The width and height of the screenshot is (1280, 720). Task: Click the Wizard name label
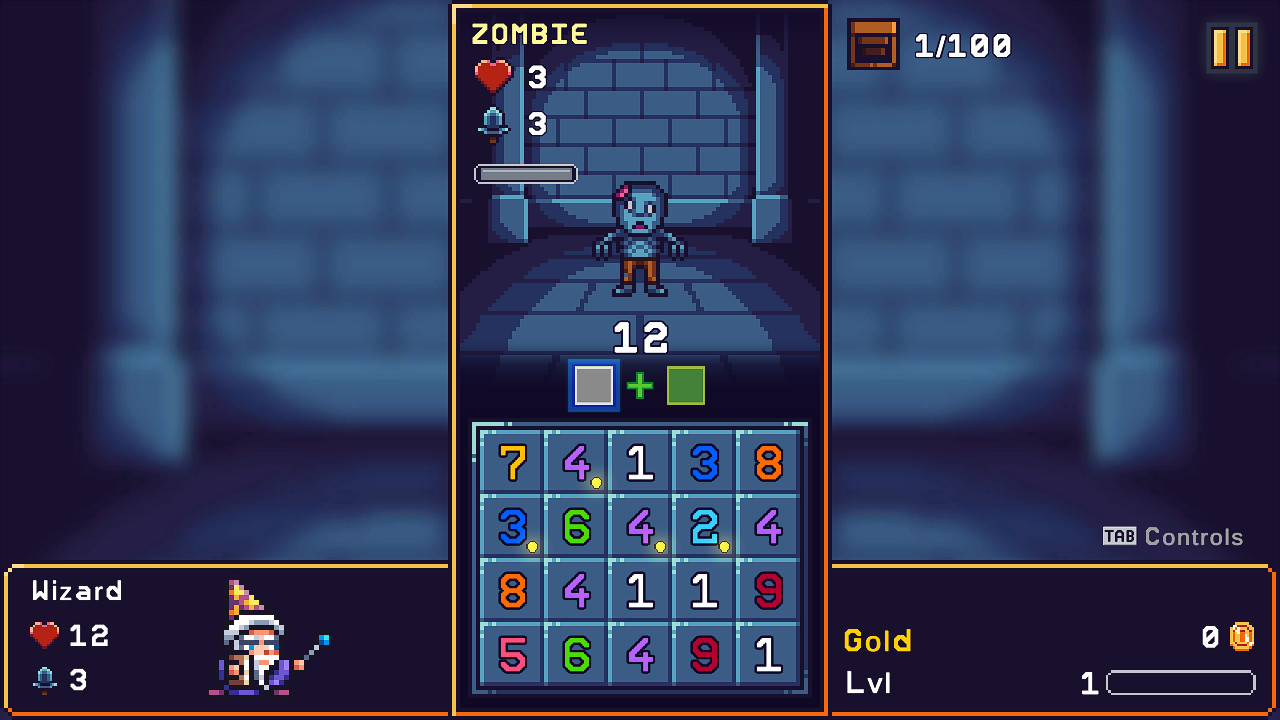(x=76, y=590)
